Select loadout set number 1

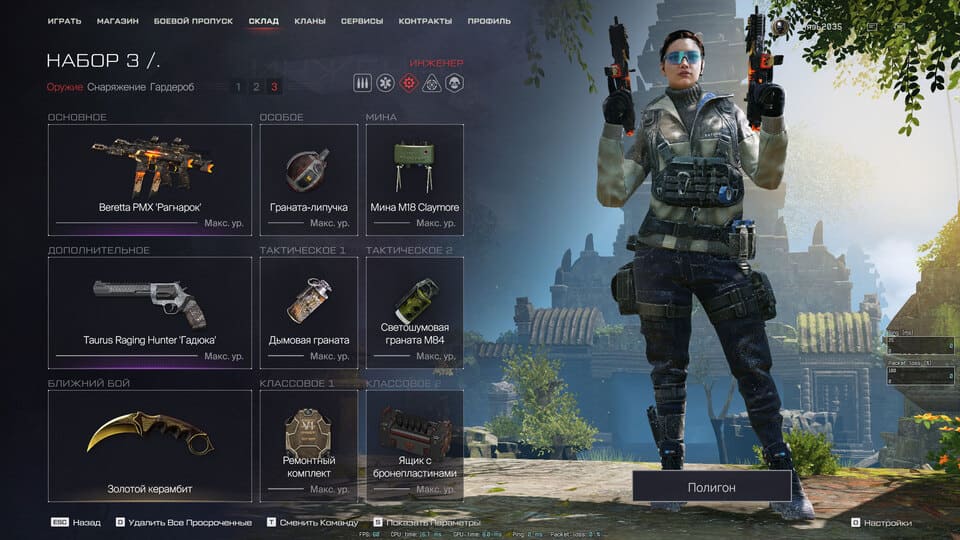238,87
